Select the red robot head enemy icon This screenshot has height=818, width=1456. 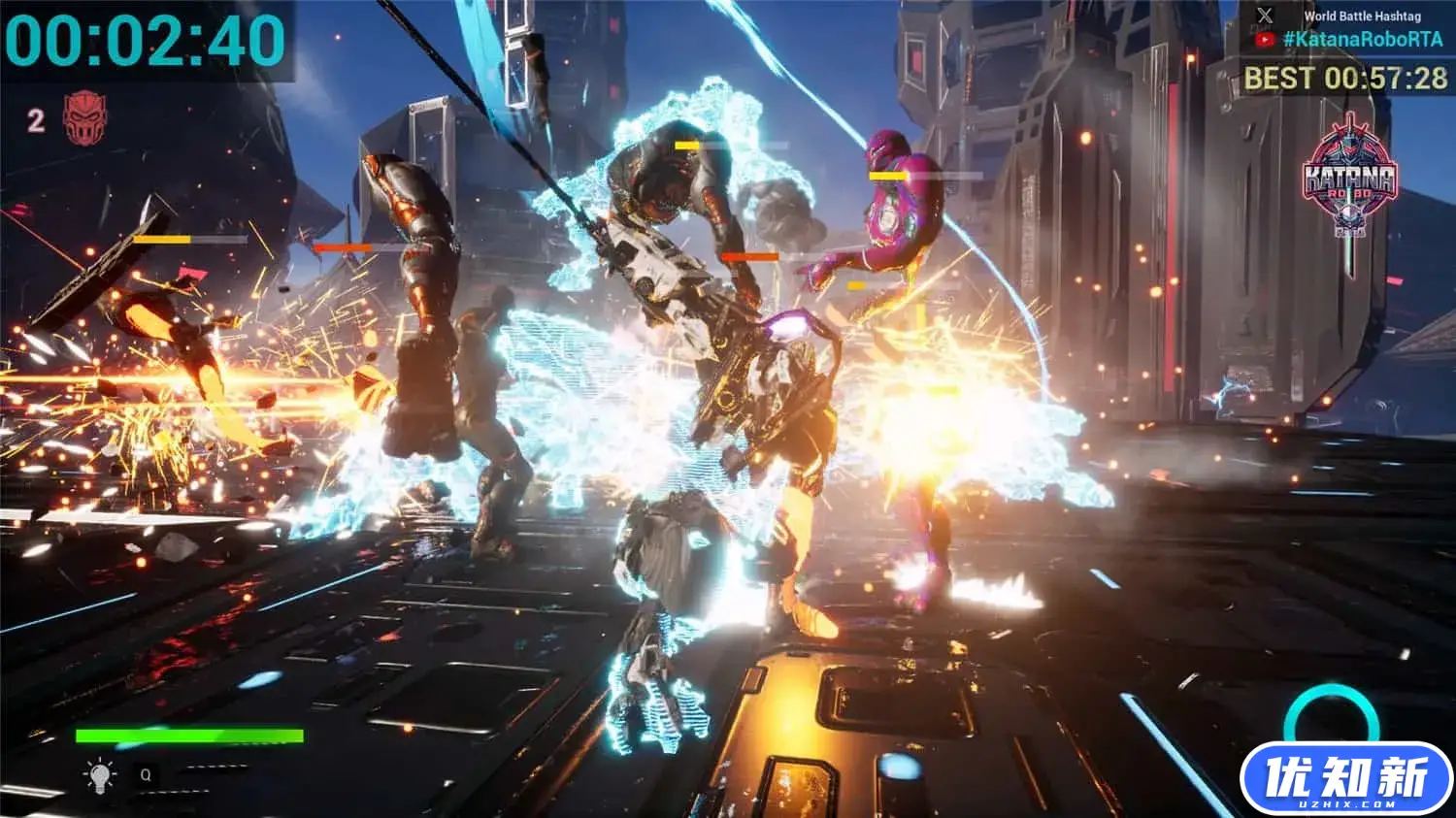click(84, 117)
